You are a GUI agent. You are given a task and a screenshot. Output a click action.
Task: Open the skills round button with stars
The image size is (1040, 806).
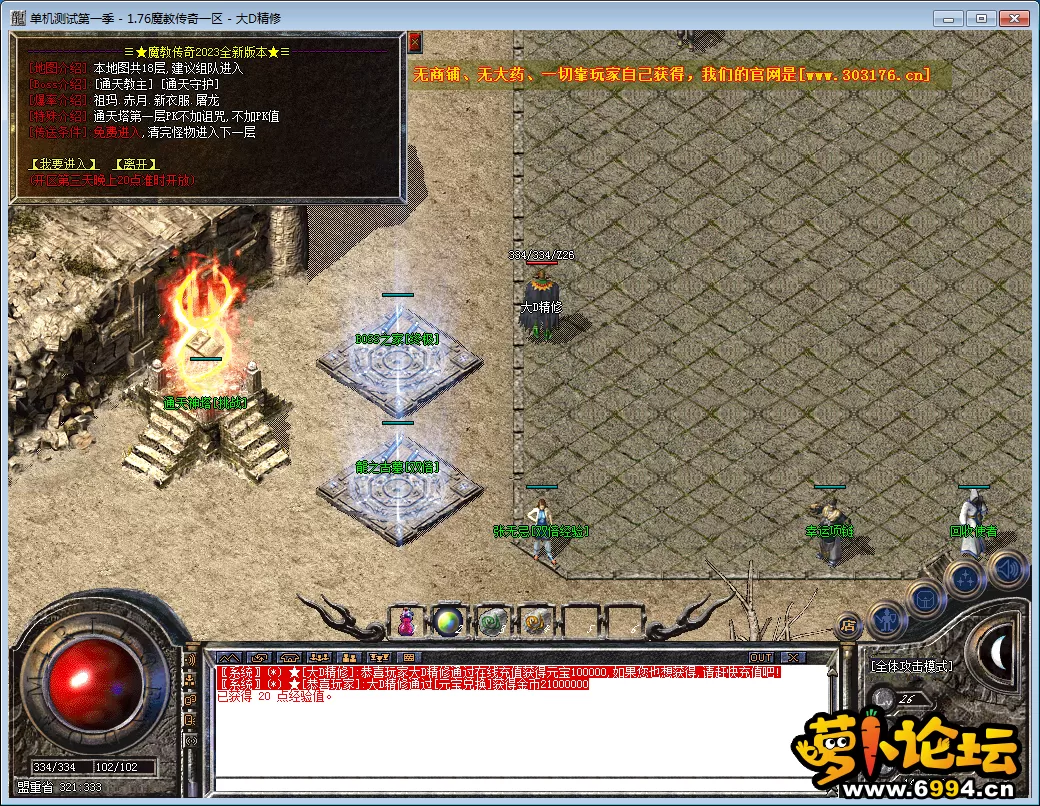click(966, 578)
